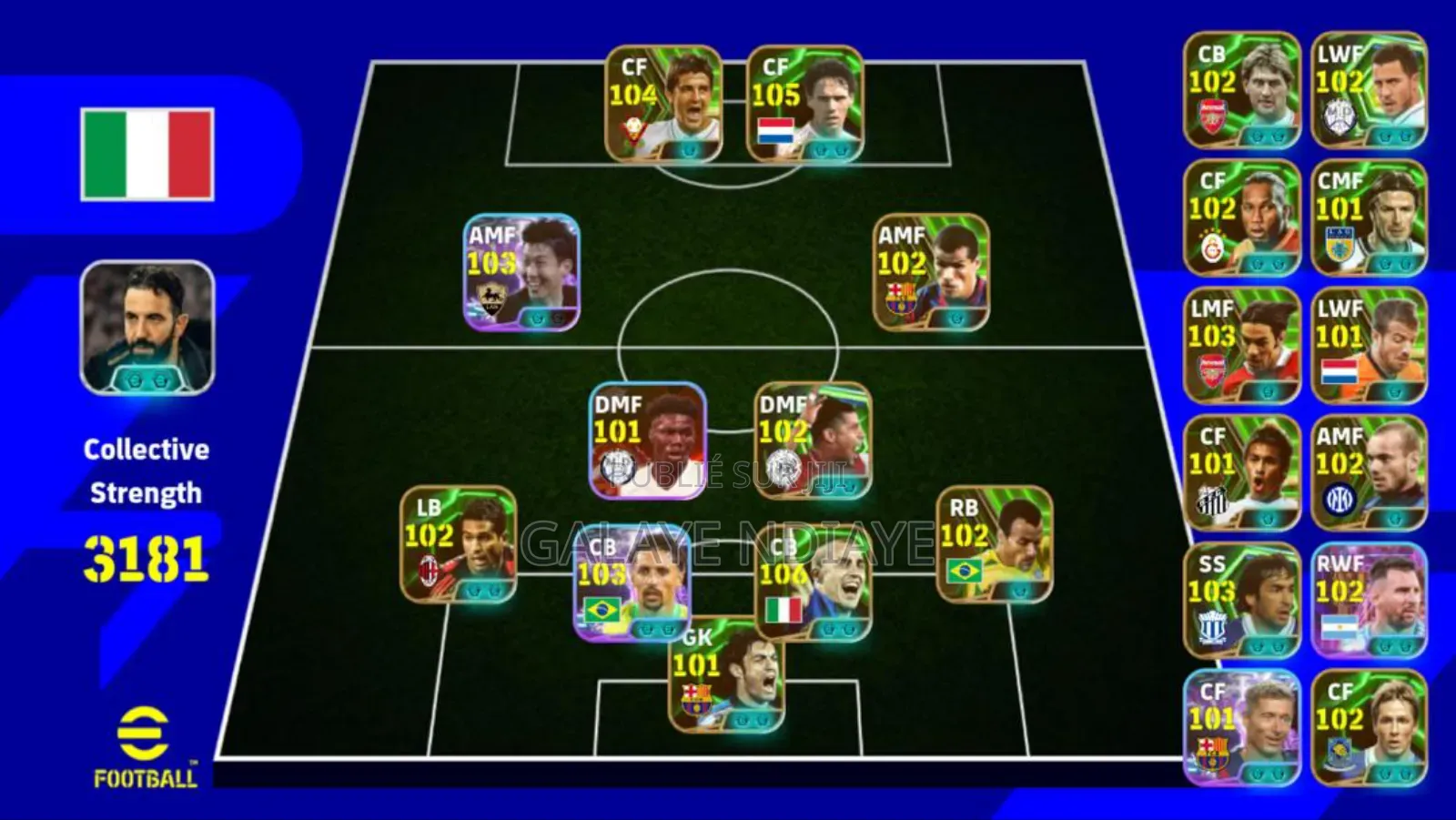Select substitute RWF 102 Argentina card

coord(1369,600)
